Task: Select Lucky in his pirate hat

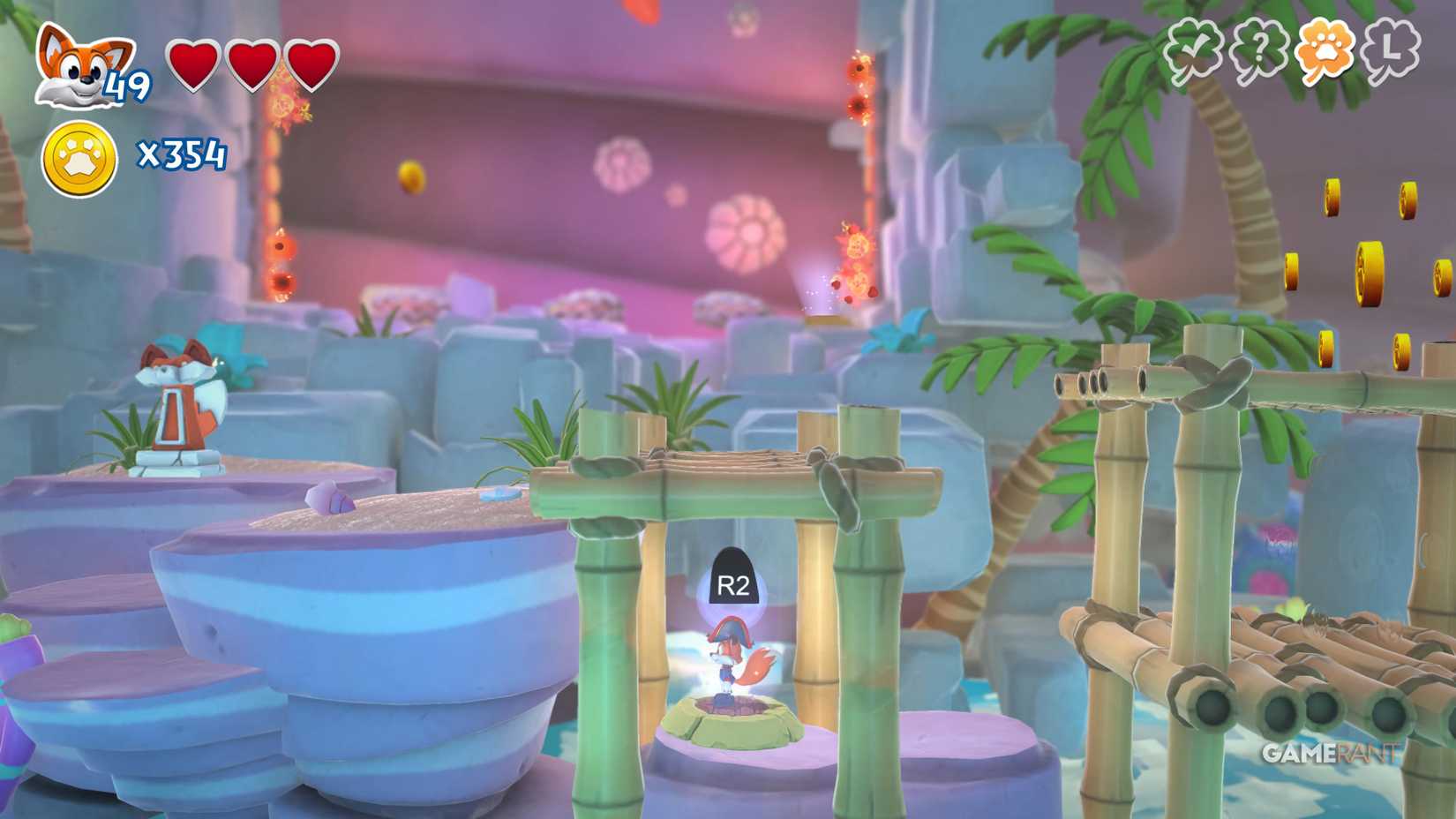Action: tap(732, 662)
